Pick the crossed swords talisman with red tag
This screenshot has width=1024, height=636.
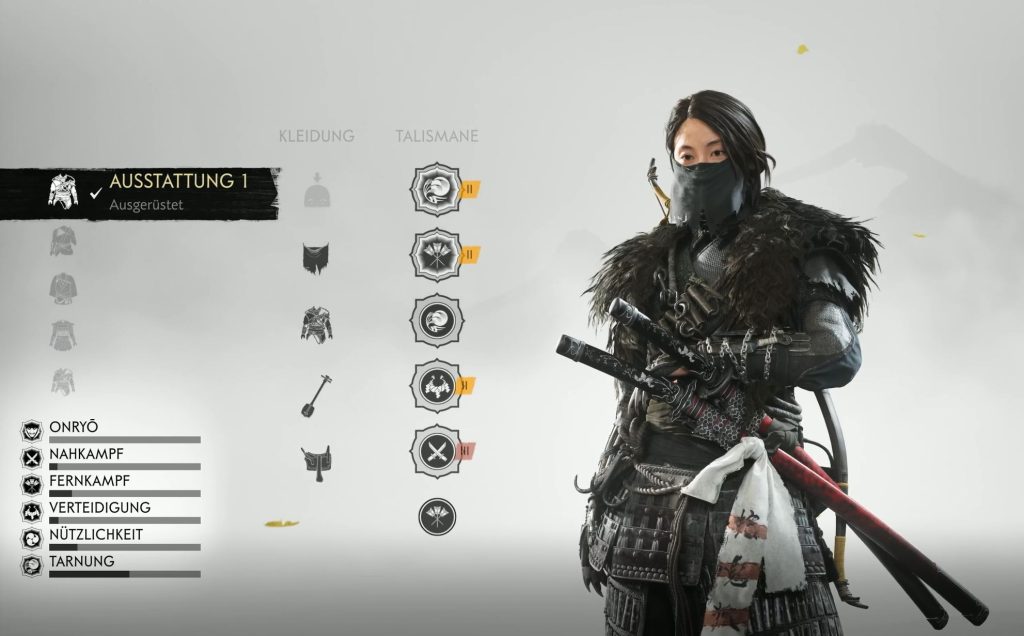point(437,451)
